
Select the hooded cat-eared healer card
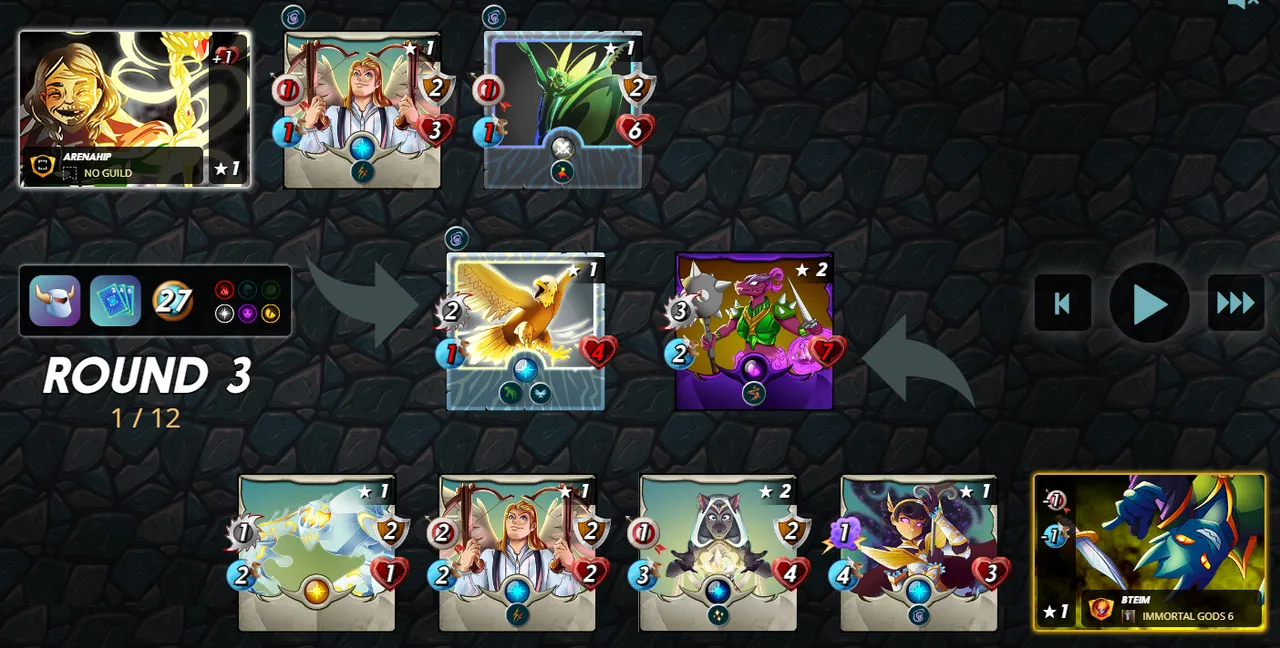coord(718,552)
